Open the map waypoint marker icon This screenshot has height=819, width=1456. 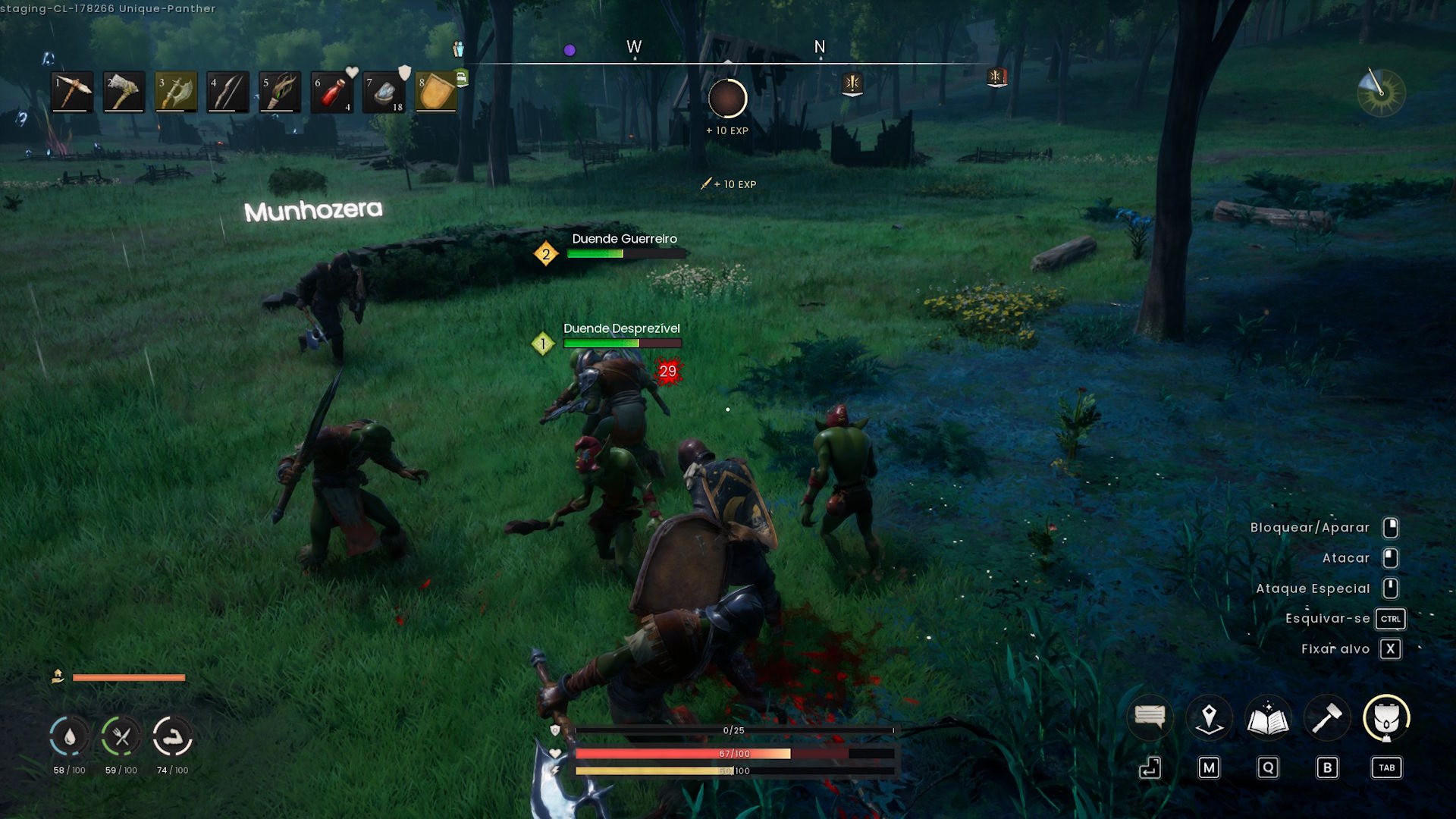pyautogui.click(x=1210, y=717)
